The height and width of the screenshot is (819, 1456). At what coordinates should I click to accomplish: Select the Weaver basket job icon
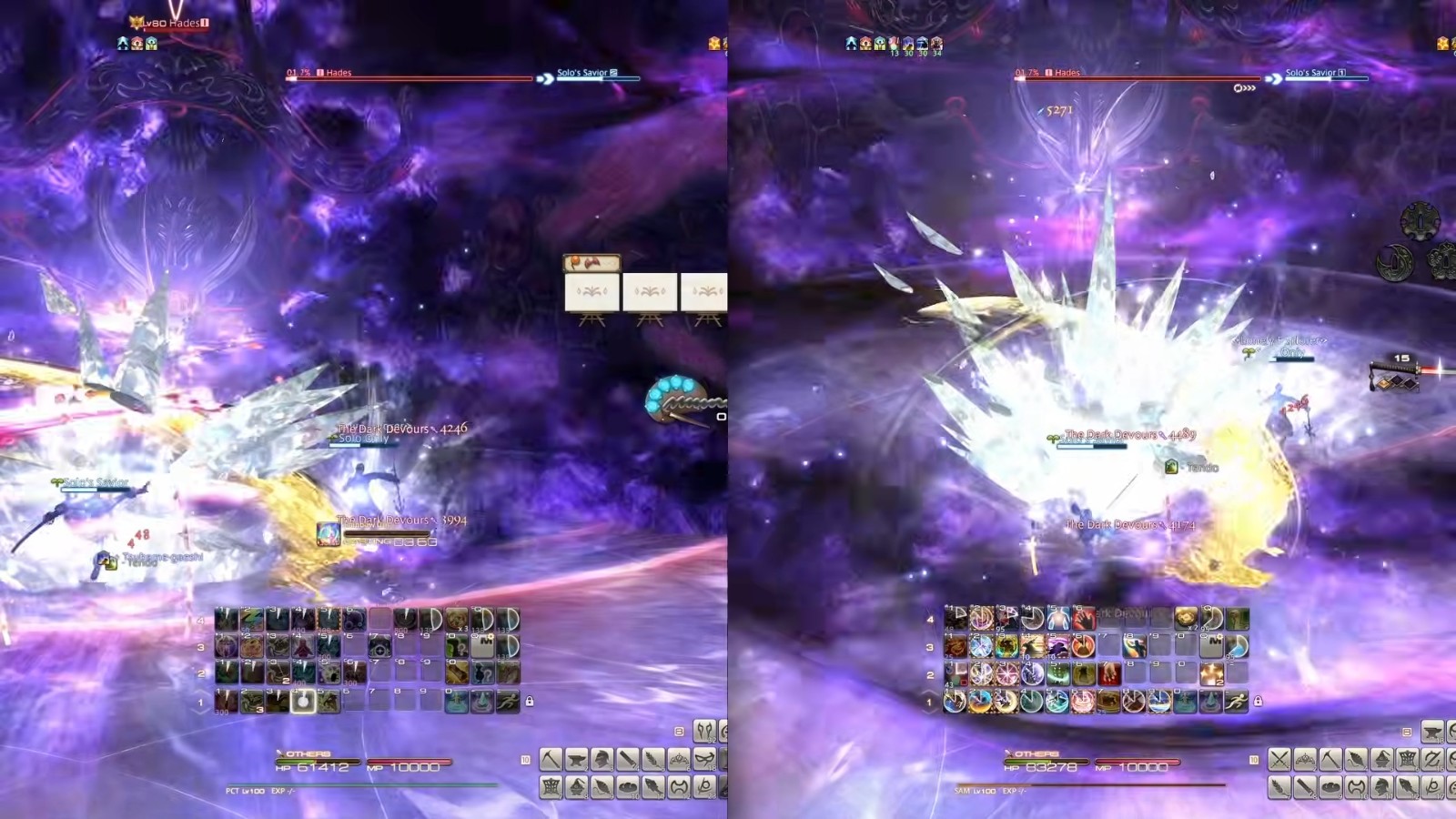click(x=550, y=787)
